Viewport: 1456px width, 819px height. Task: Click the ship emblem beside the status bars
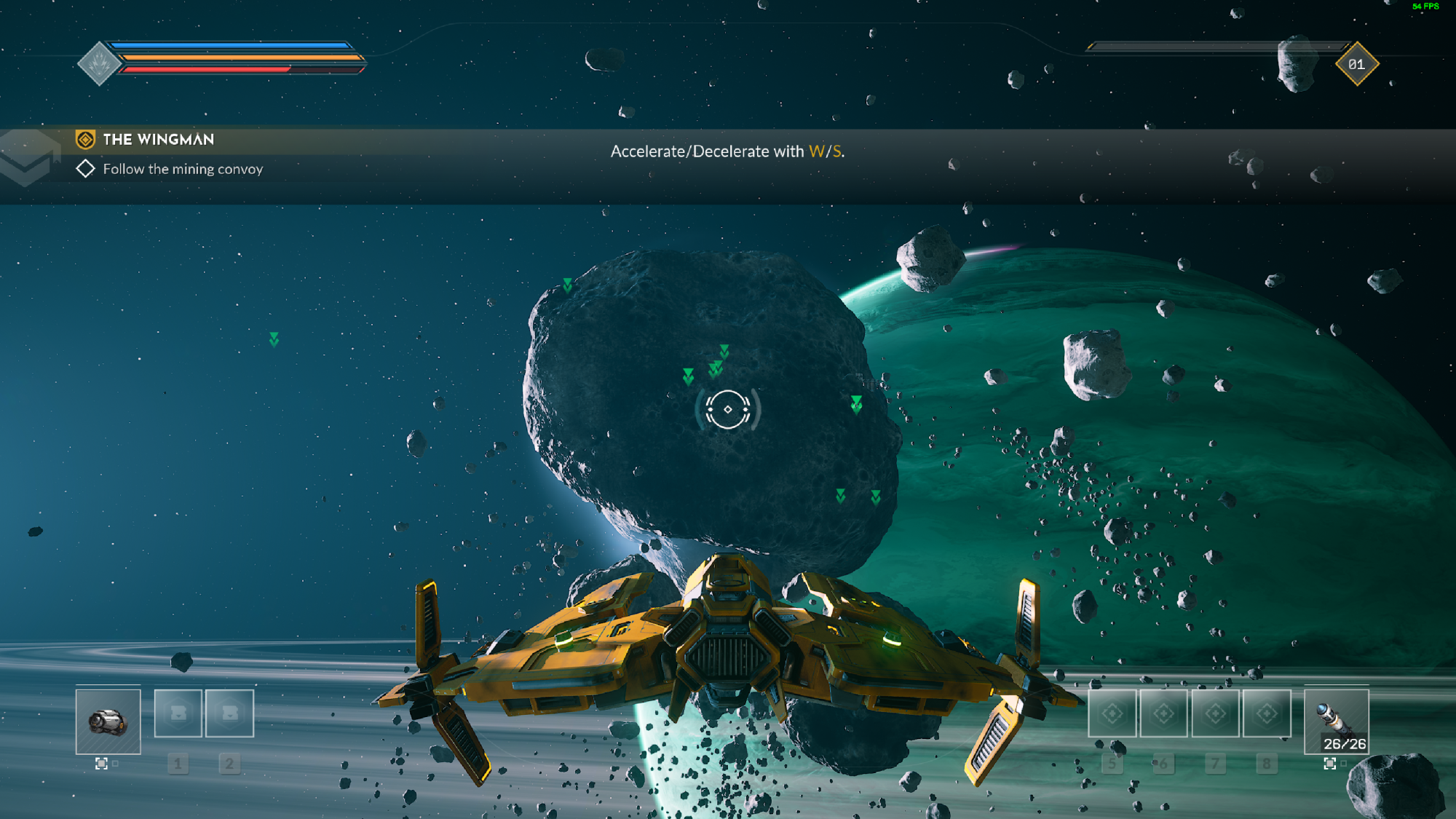(x=100, y=64)
